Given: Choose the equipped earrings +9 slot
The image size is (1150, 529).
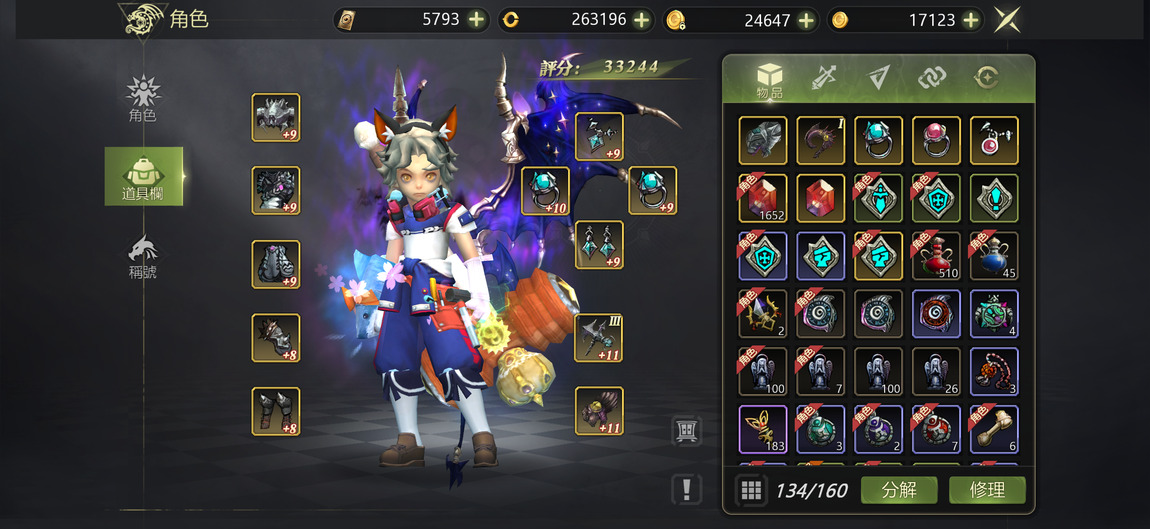Looking at the screenshot, I should pos(599,245).
